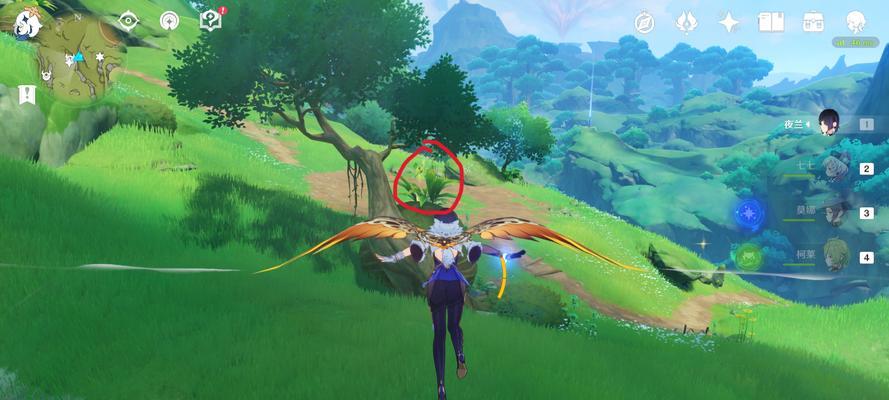Open the Wish four-pointed star icon

(x=729, y=22)
